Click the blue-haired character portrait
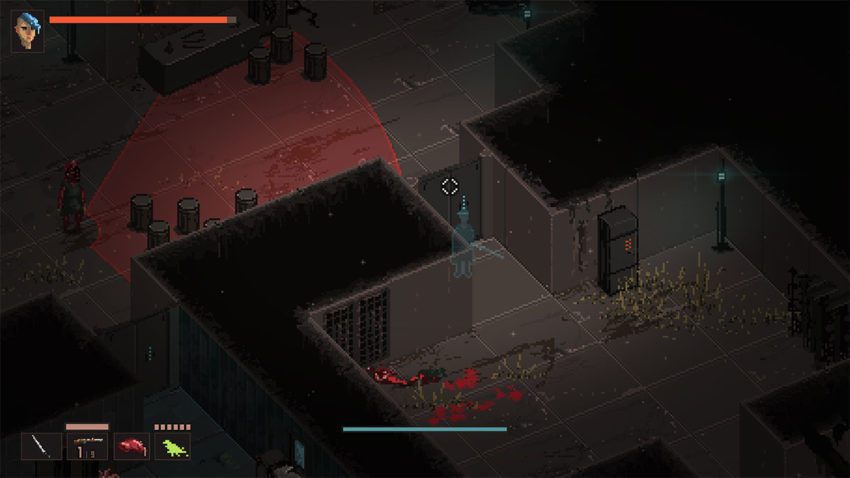The height and width of the screenshot is (478, 850). (27, 29)
